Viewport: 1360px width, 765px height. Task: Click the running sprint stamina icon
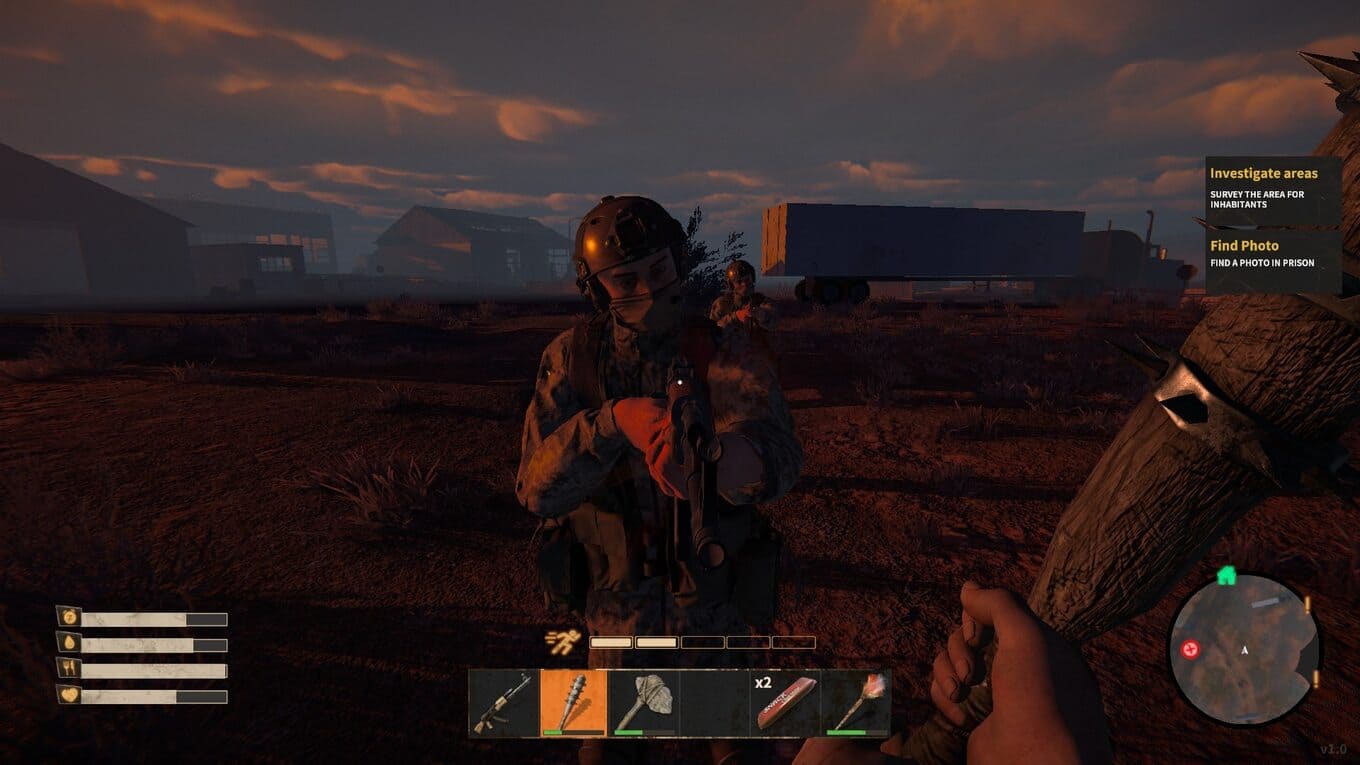coord(559,641)
